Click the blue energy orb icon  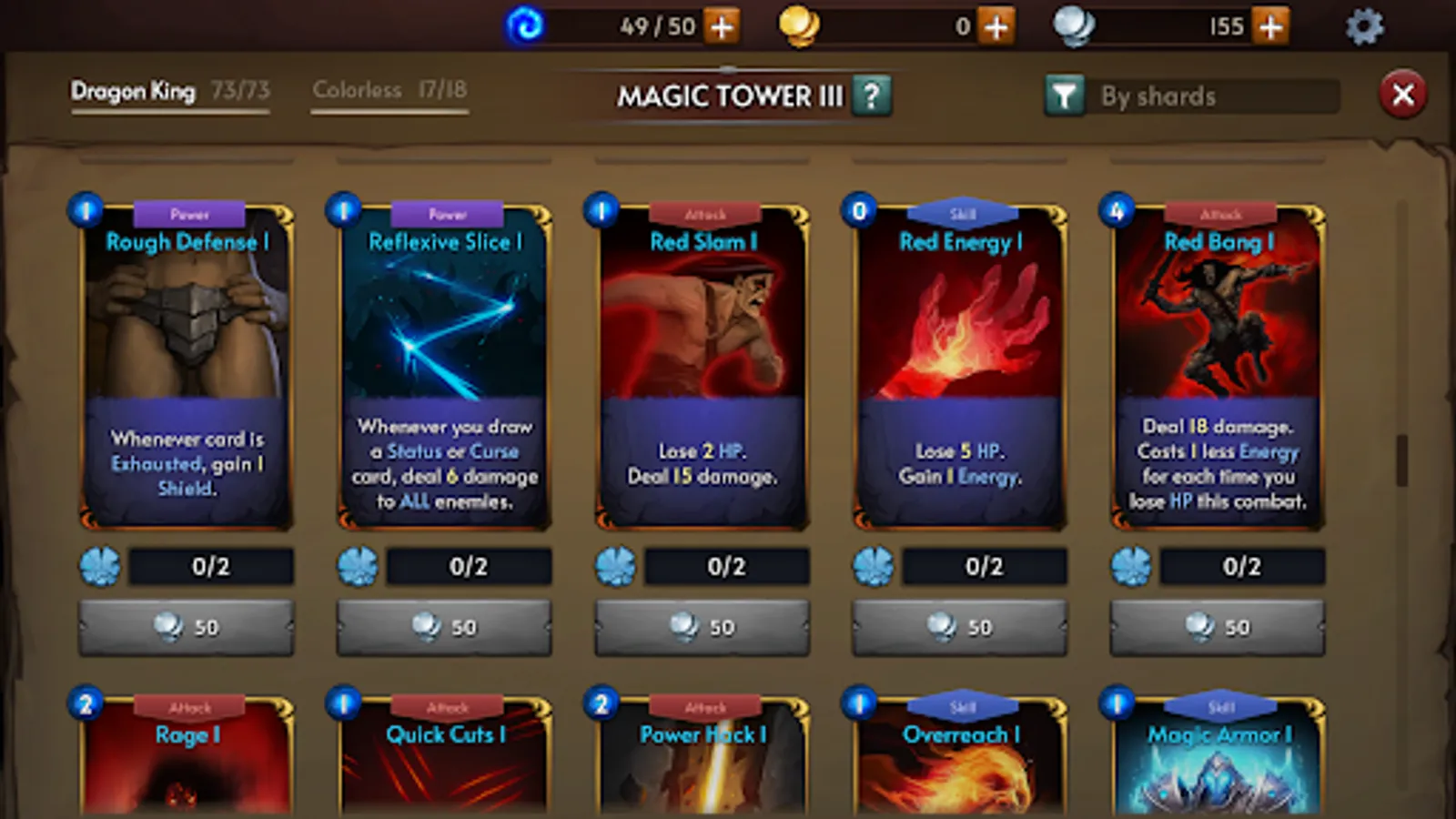(x=526, y=25)
